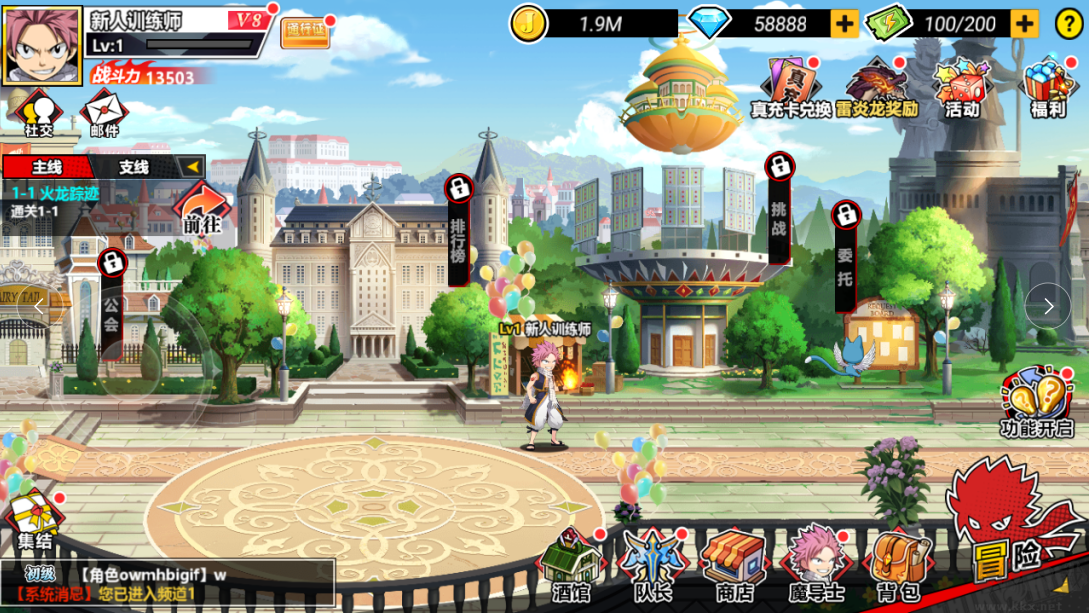Open the 社交 social menu
The width and height of the screenshot is (1089, 613).
pos(38,114)
